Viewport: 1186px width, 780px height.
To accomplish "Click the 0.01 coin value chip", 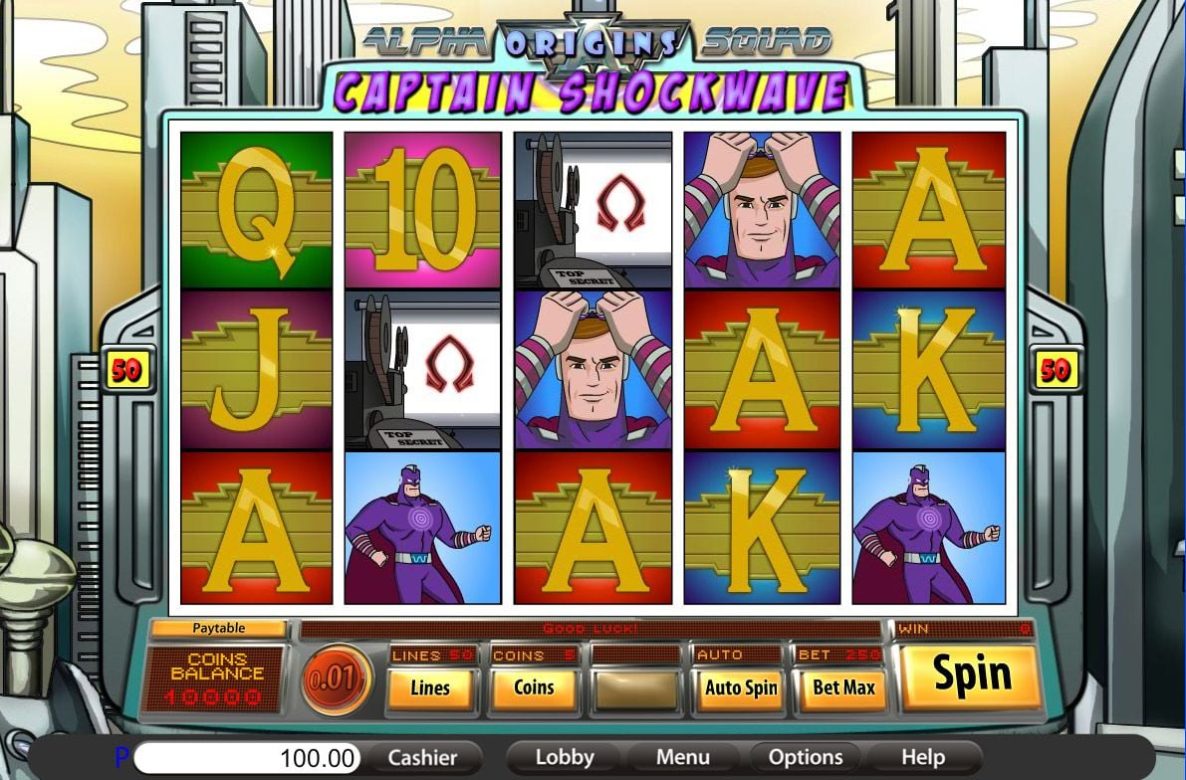I will tap(336, 679).
